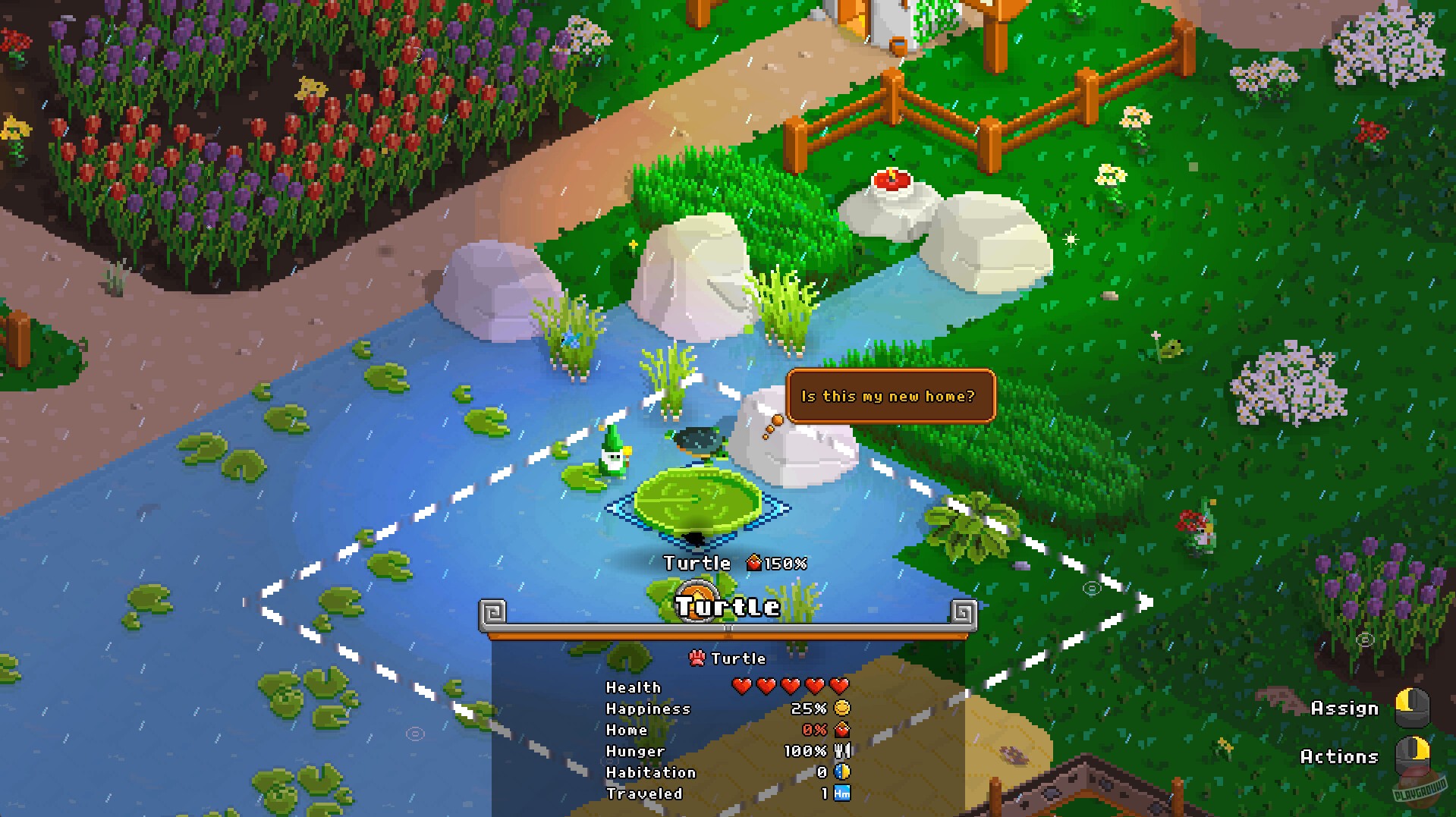Viewport: 1456px width, 817px height.
Task: Click the yellow coin icon on the Happiness row
Action: tap(842, 708)
